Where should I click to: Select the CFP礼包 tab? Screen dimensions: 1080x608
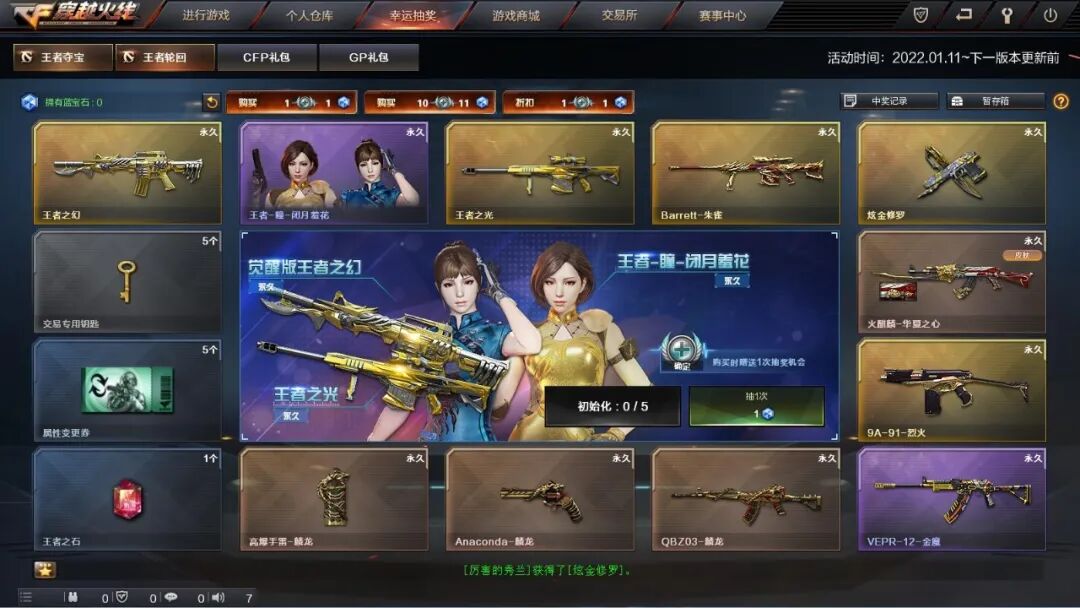[267, 58]
